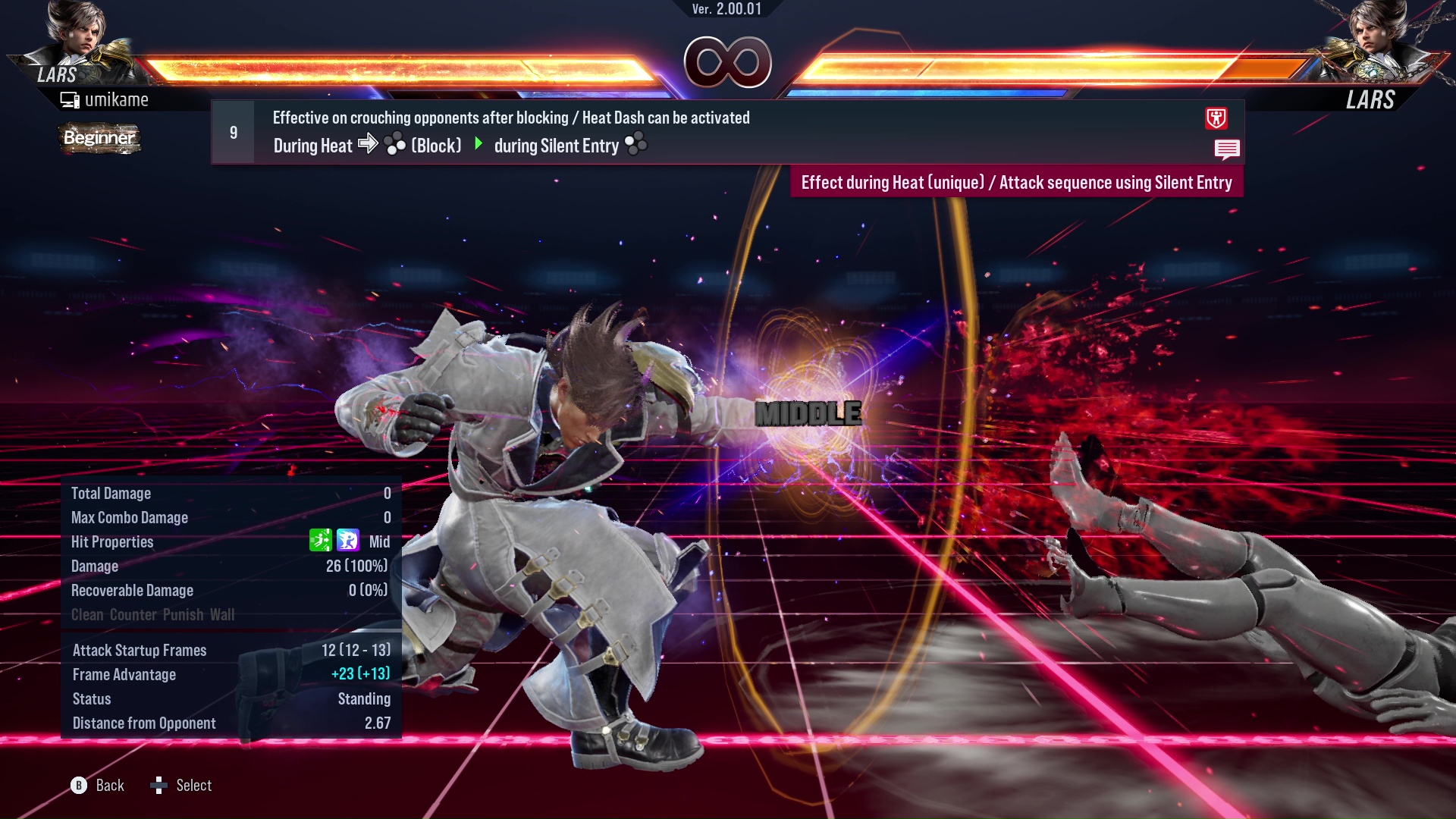Click the guard shield icon on move entry 9

[x=1216, y=118]
